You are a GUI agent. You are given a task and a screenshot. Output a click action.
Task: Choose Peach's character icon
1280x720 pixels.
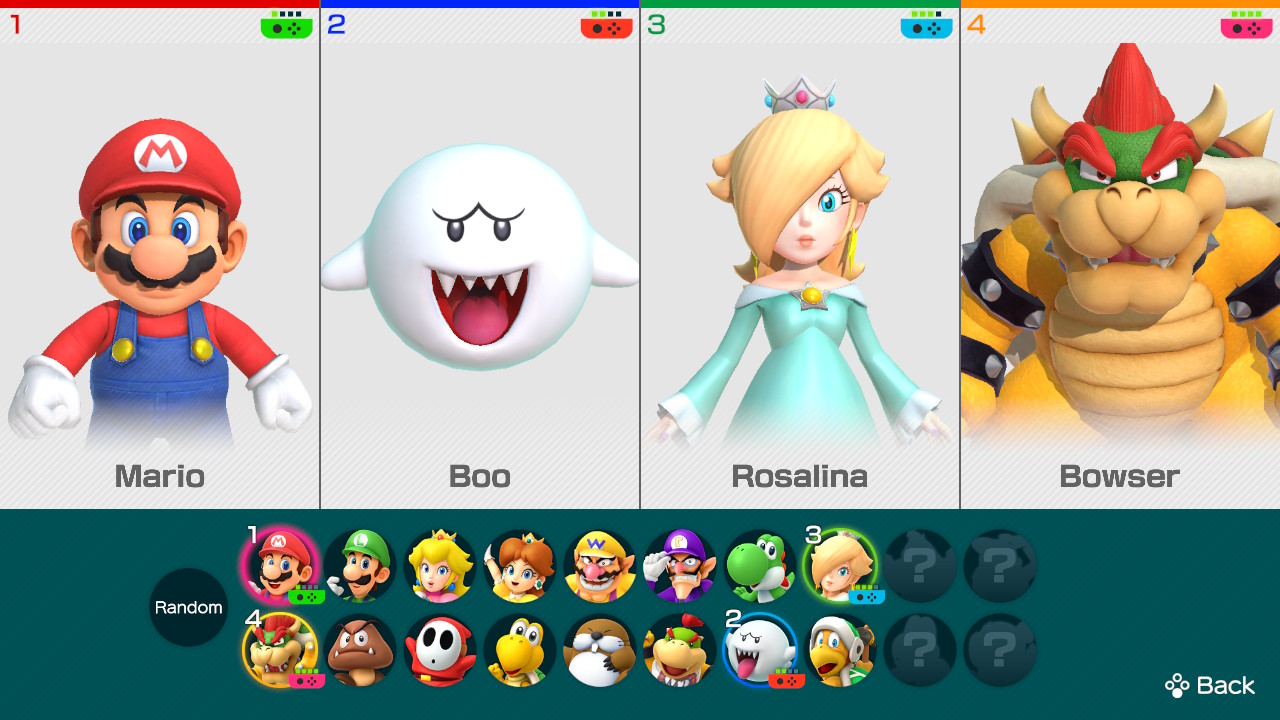(440, 566)
